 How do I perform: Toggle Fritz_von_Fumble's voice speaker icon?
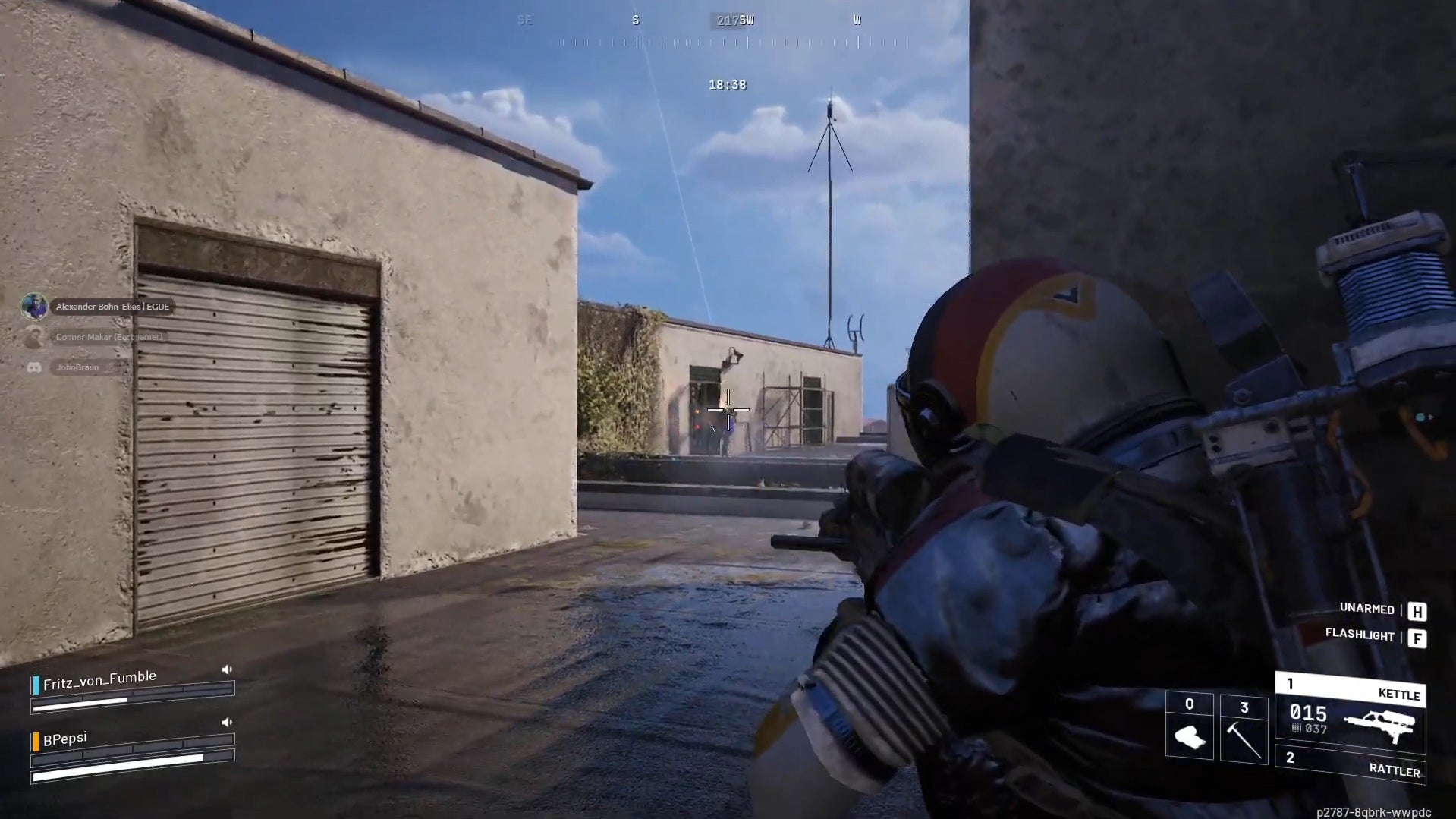click(x=226, y=669)
